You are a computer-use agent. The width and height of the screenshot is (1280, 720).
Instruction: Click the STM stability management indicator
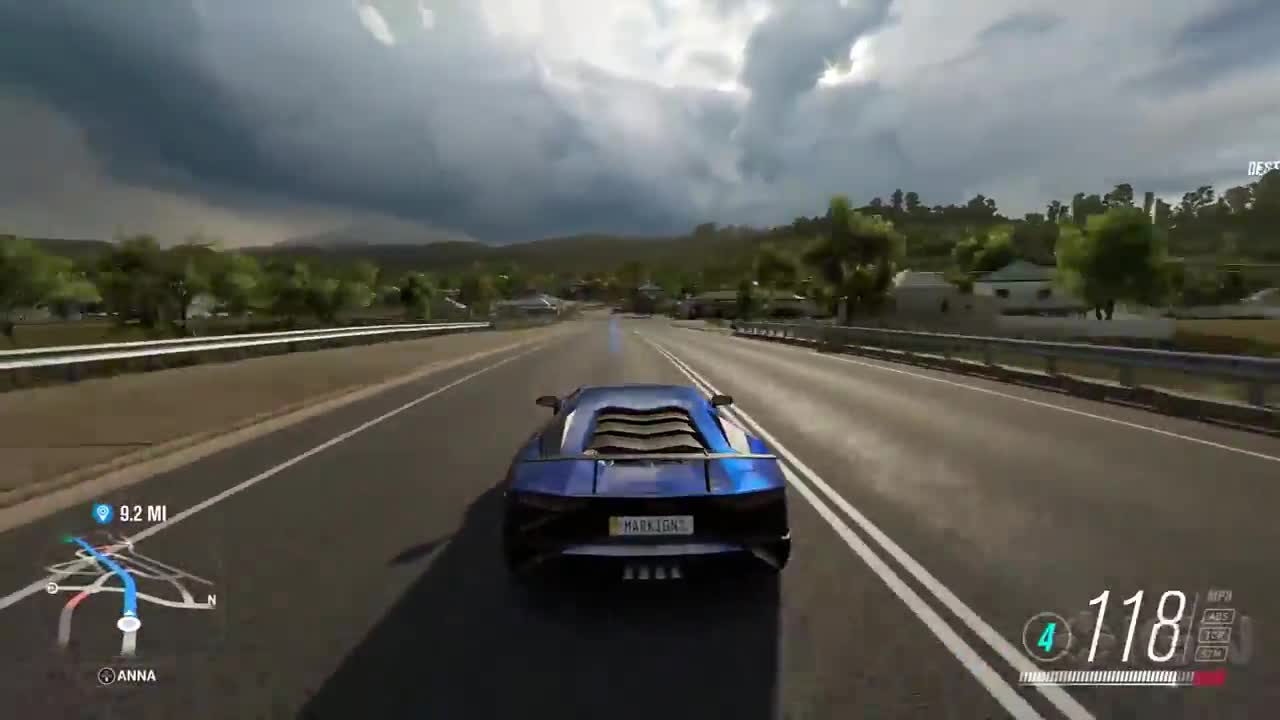pyautogui.click(x=1214, y=652)
